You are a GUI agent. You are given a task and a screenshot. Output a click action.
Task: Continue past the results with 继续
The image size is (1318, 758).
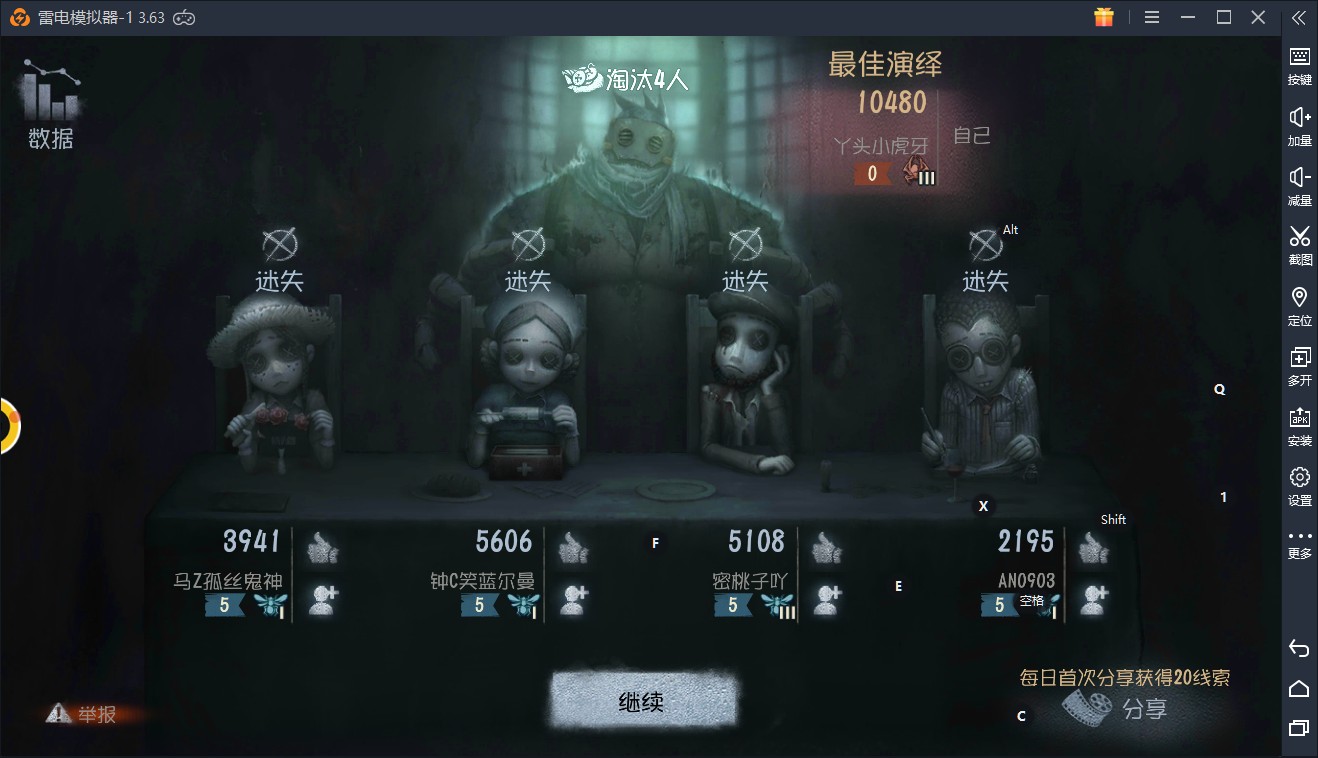click(642, 701)
